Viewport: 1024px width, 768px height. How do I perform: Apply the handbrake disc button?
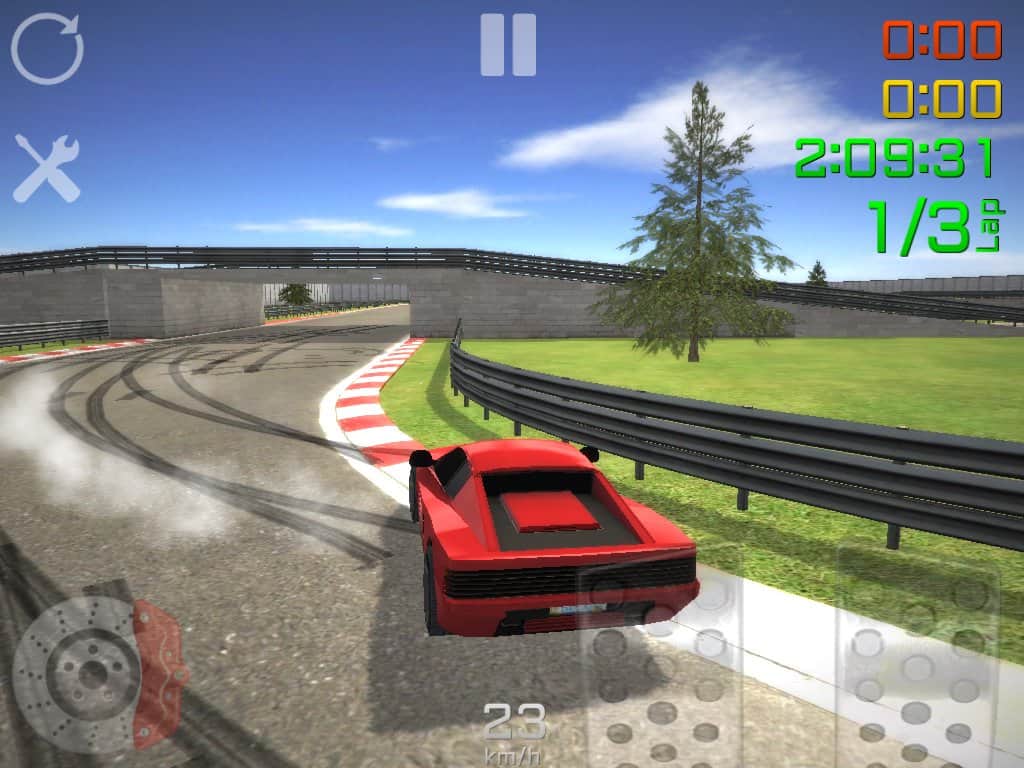(95, 672)
